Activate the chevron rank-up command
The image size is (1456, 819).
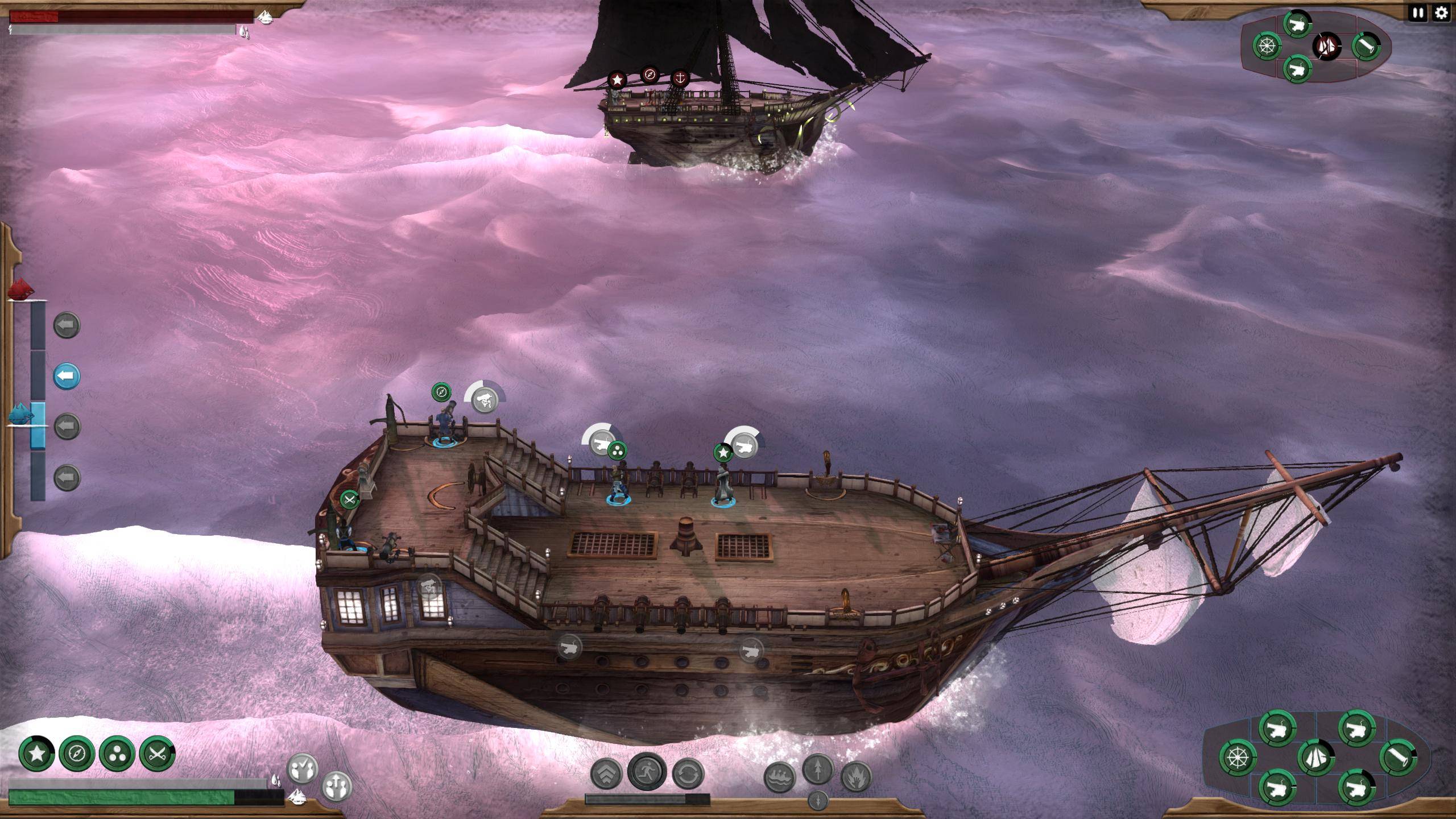point(606,774)
